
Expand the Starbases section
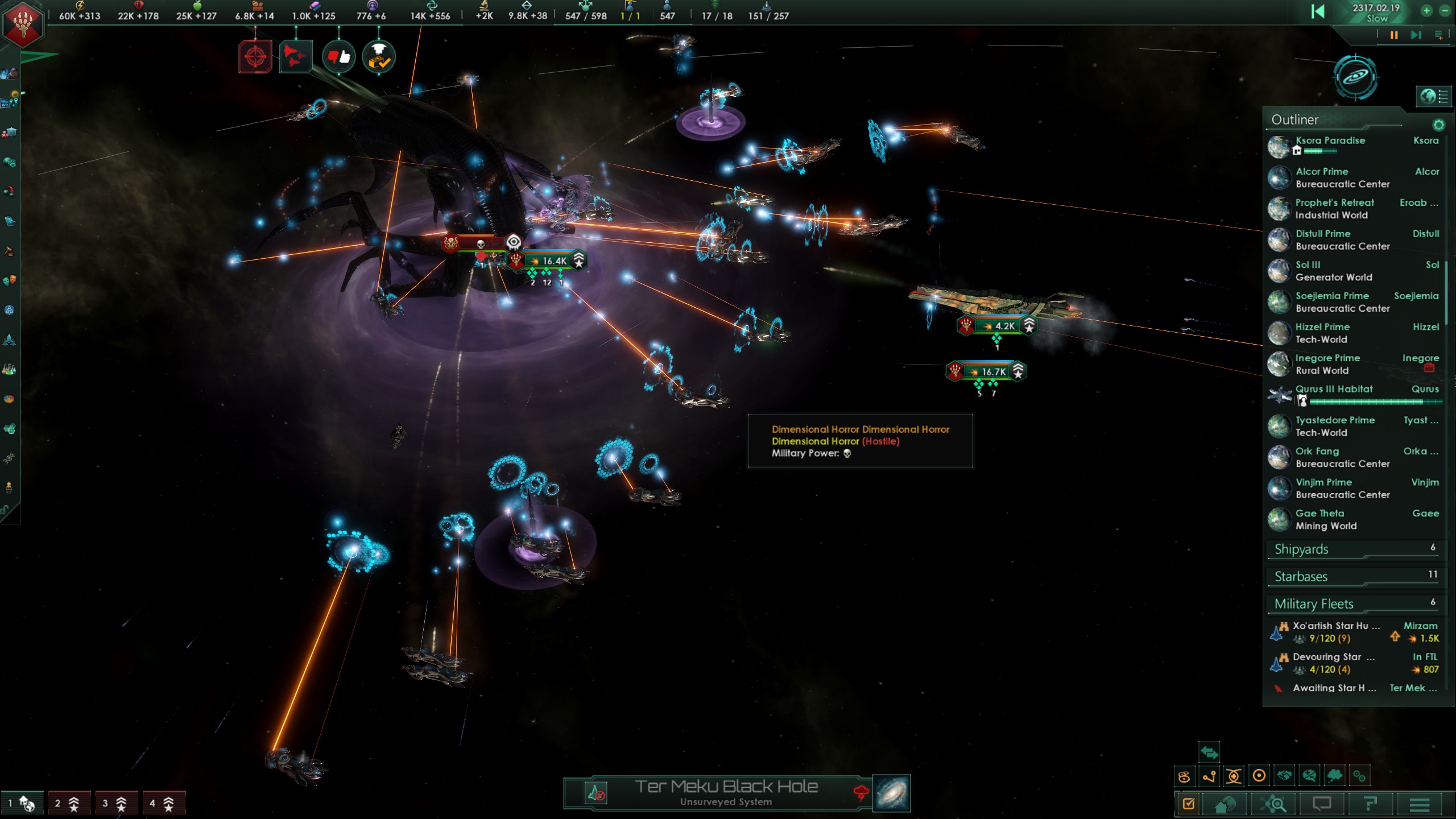coord(1354,577)
